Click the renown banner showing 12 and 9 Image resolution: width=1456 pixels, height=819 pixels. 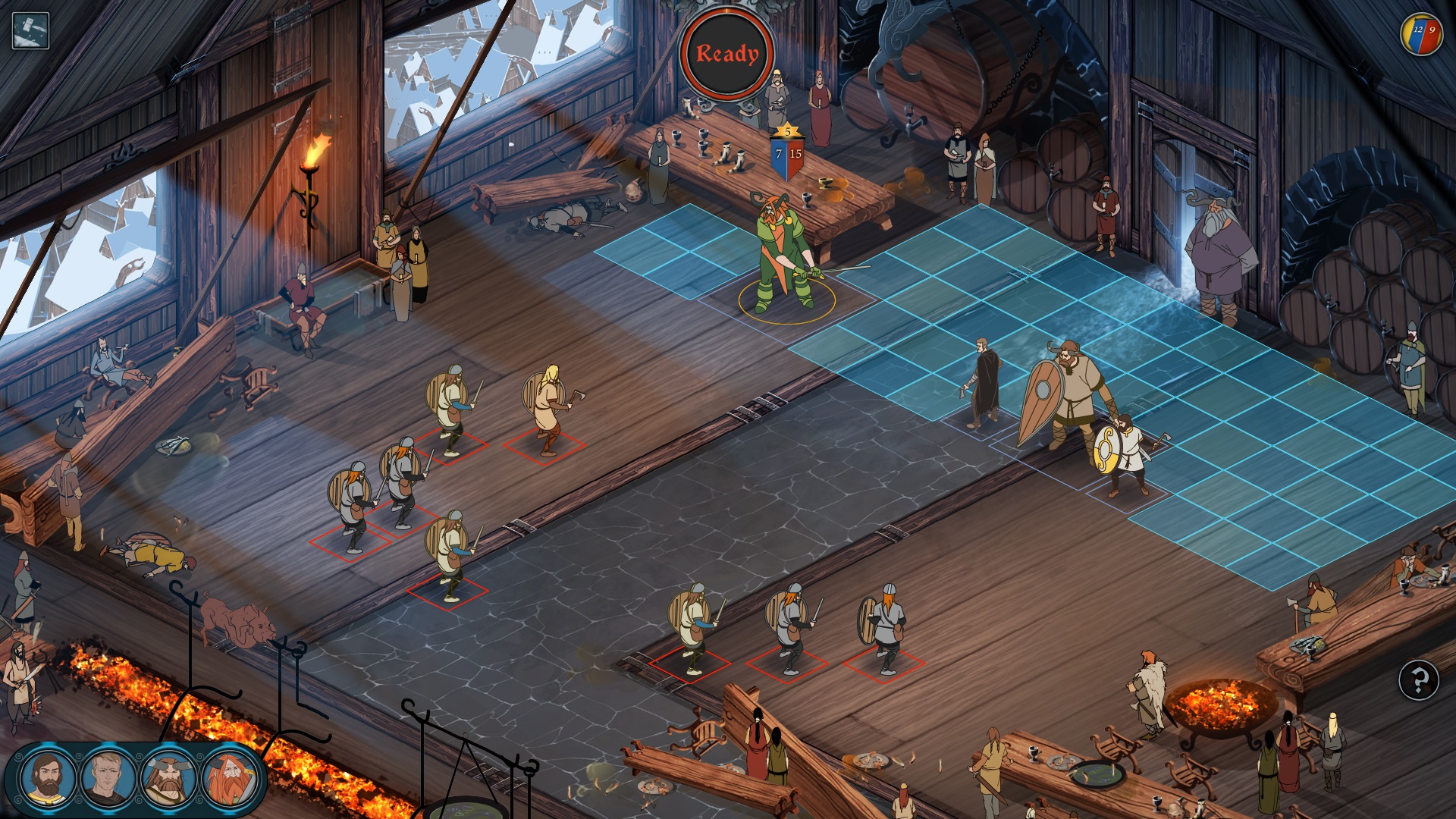click(1422, 32)
